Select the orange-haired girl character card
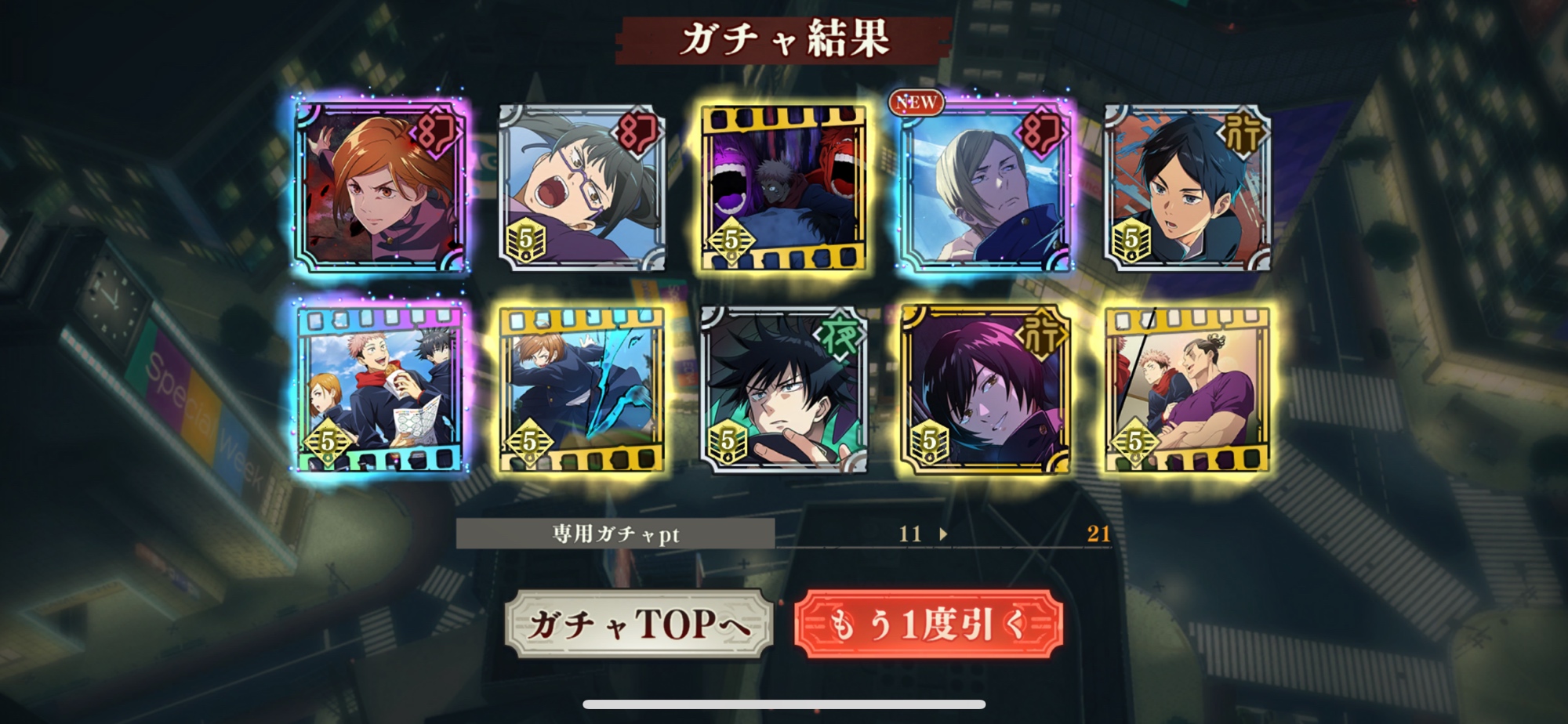 [381, 186]
